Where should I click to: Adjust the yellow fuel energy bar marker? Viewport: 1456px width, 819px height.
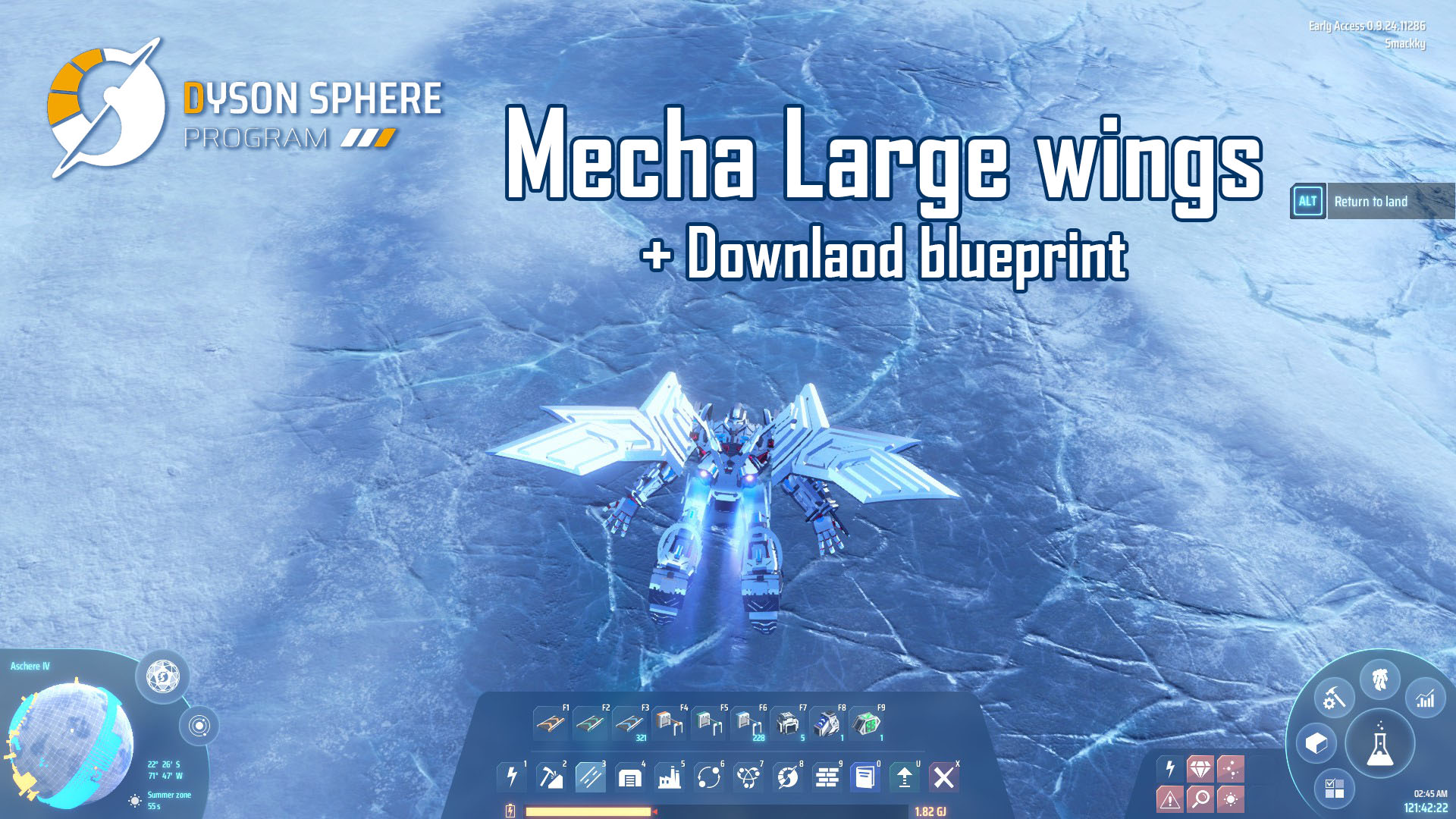(x=654, y=810)
